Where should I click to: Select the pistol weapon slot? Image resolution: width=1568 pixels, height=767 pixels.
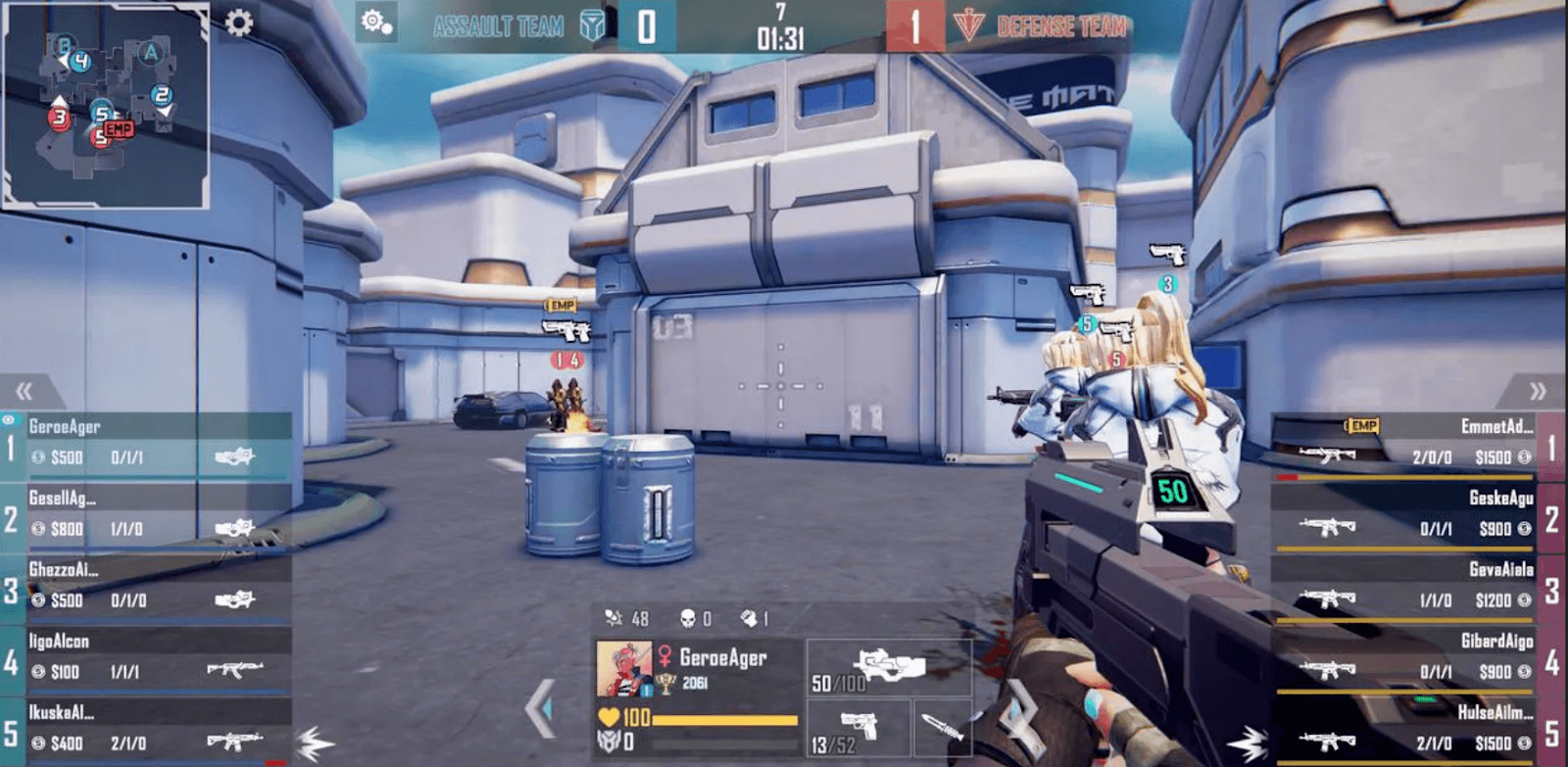point(858,730)
